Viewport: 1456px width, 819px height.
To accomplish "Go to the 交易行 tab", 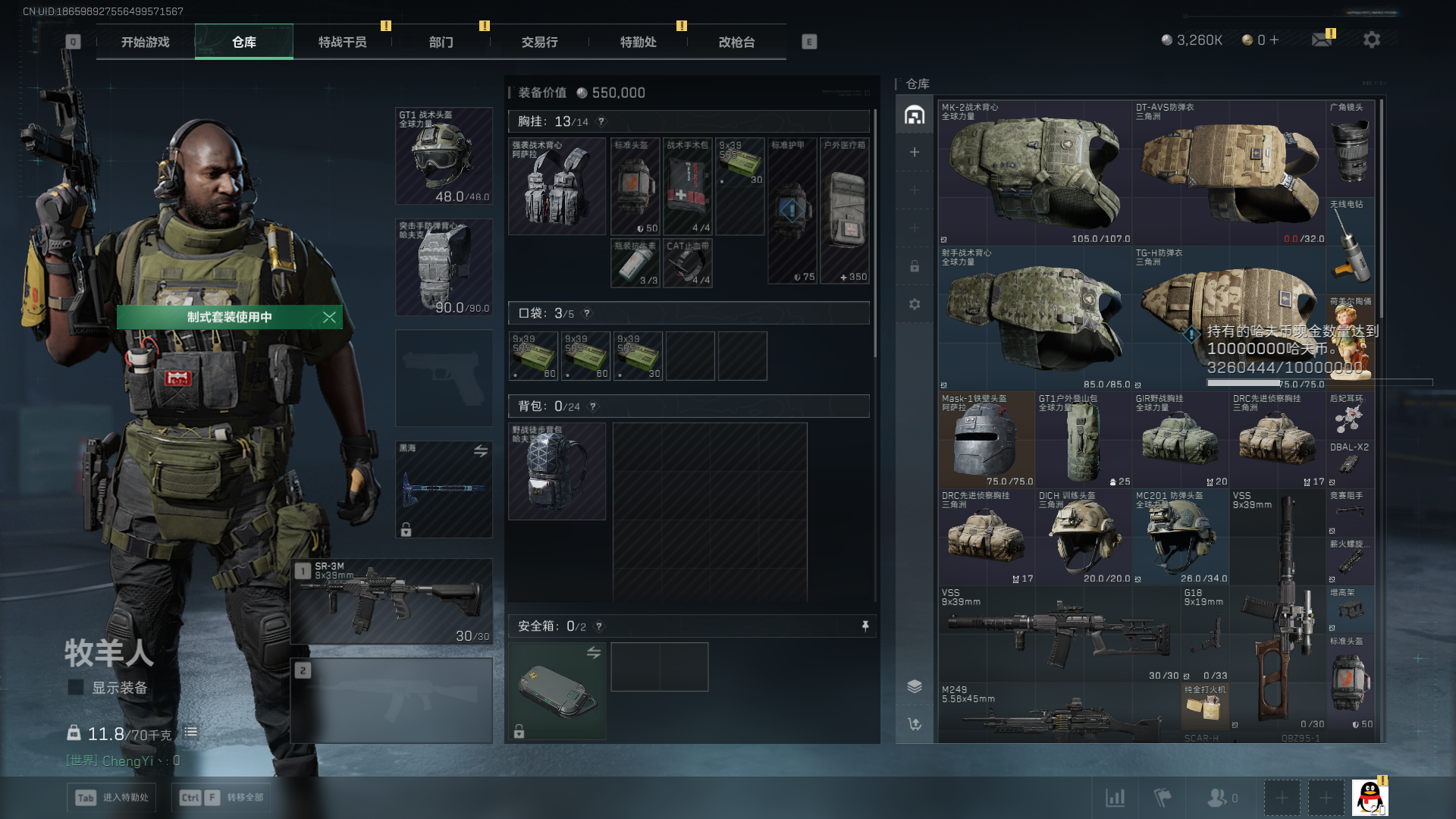I will pos(540,42).
